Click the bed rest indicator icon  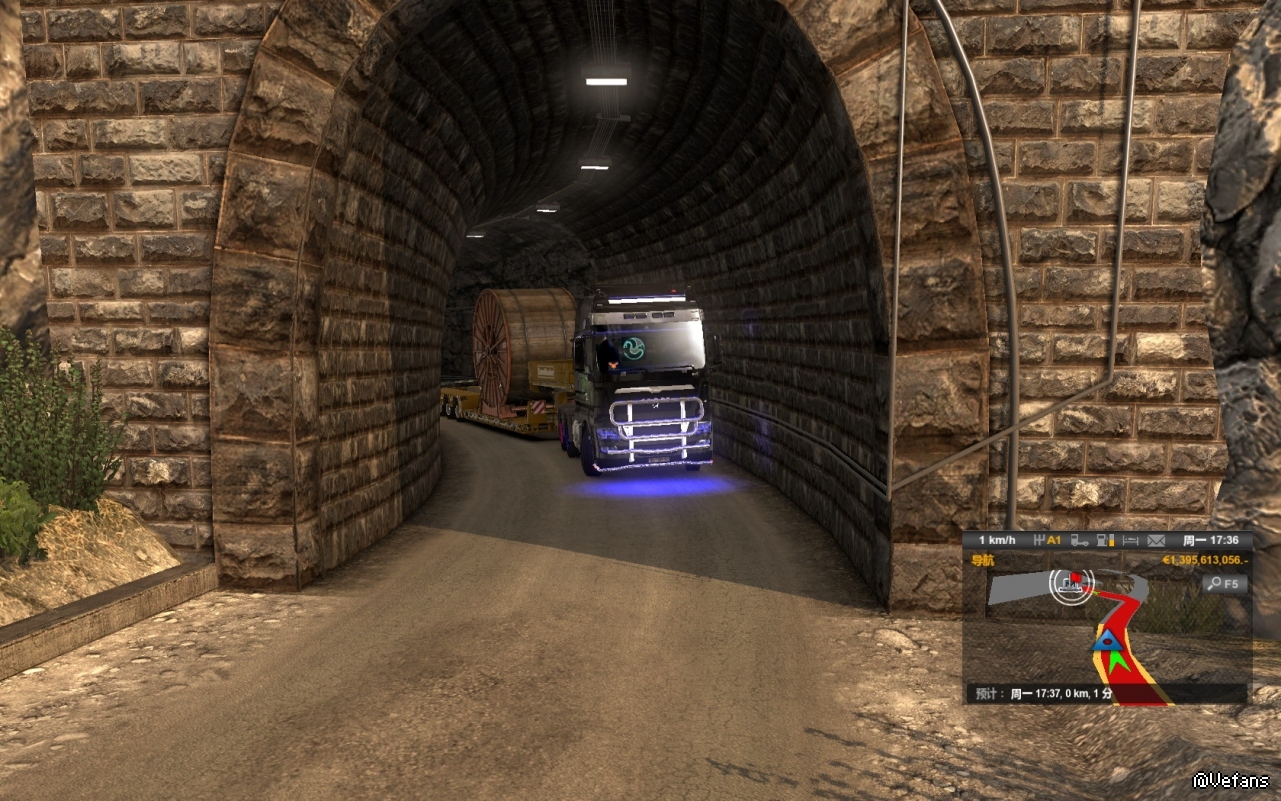[x=1130, y=541]
